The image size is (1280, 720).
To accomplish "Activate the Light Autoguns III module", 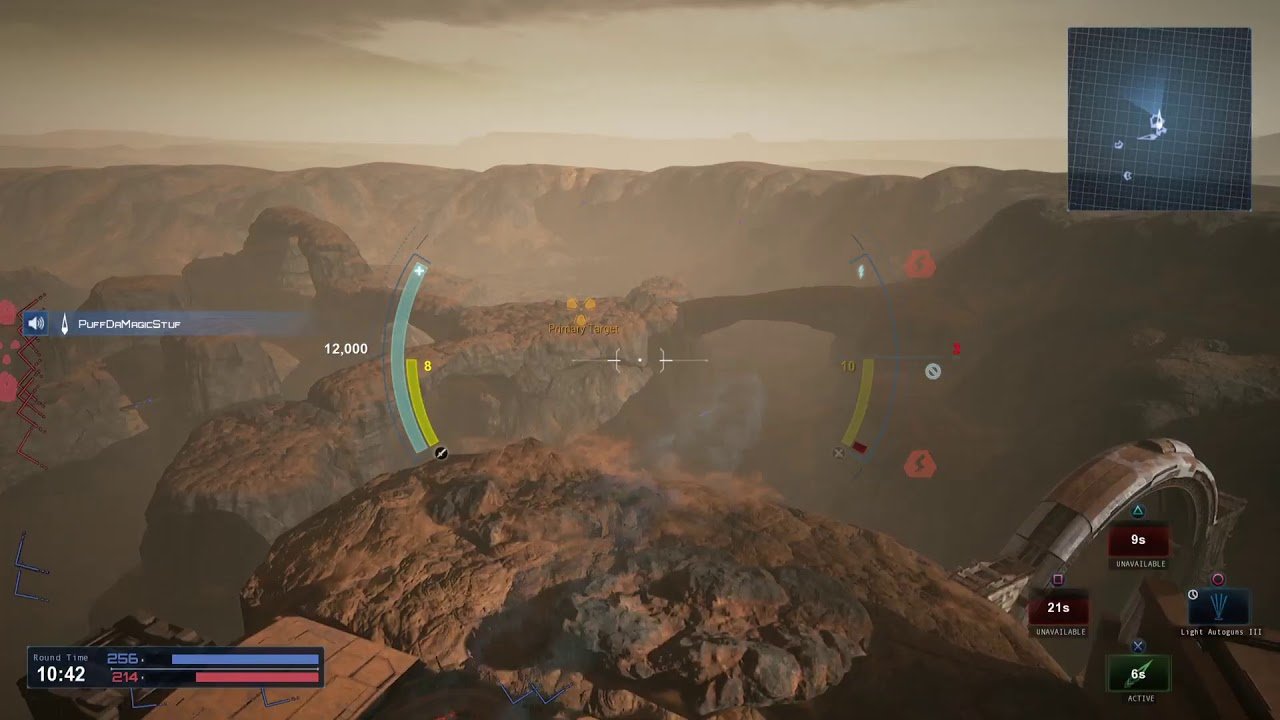I will [1217, 606].
